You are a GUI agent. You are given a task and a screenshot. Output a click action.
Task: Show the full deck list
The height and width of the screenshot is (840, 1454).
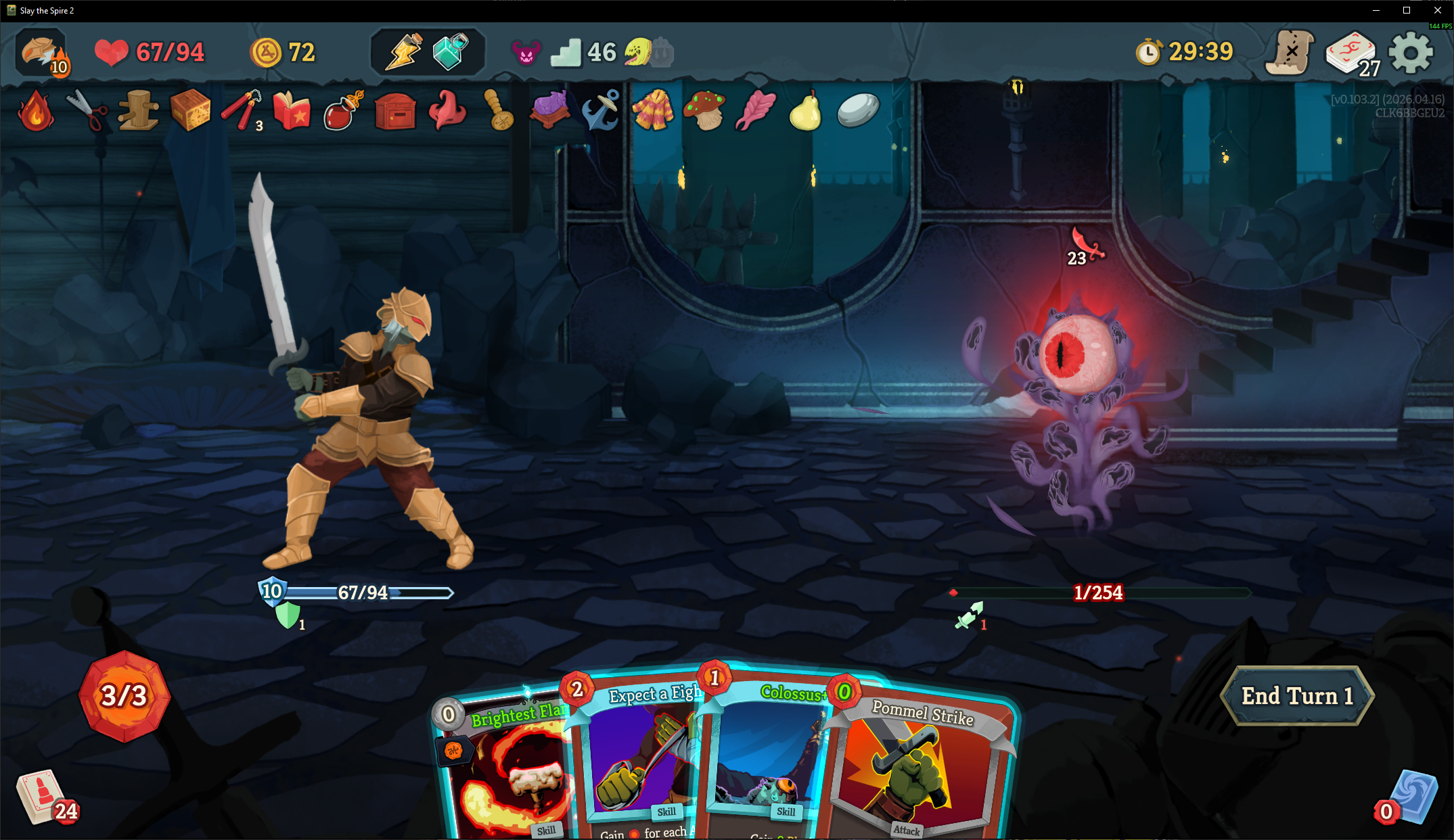pos(1351,53)
